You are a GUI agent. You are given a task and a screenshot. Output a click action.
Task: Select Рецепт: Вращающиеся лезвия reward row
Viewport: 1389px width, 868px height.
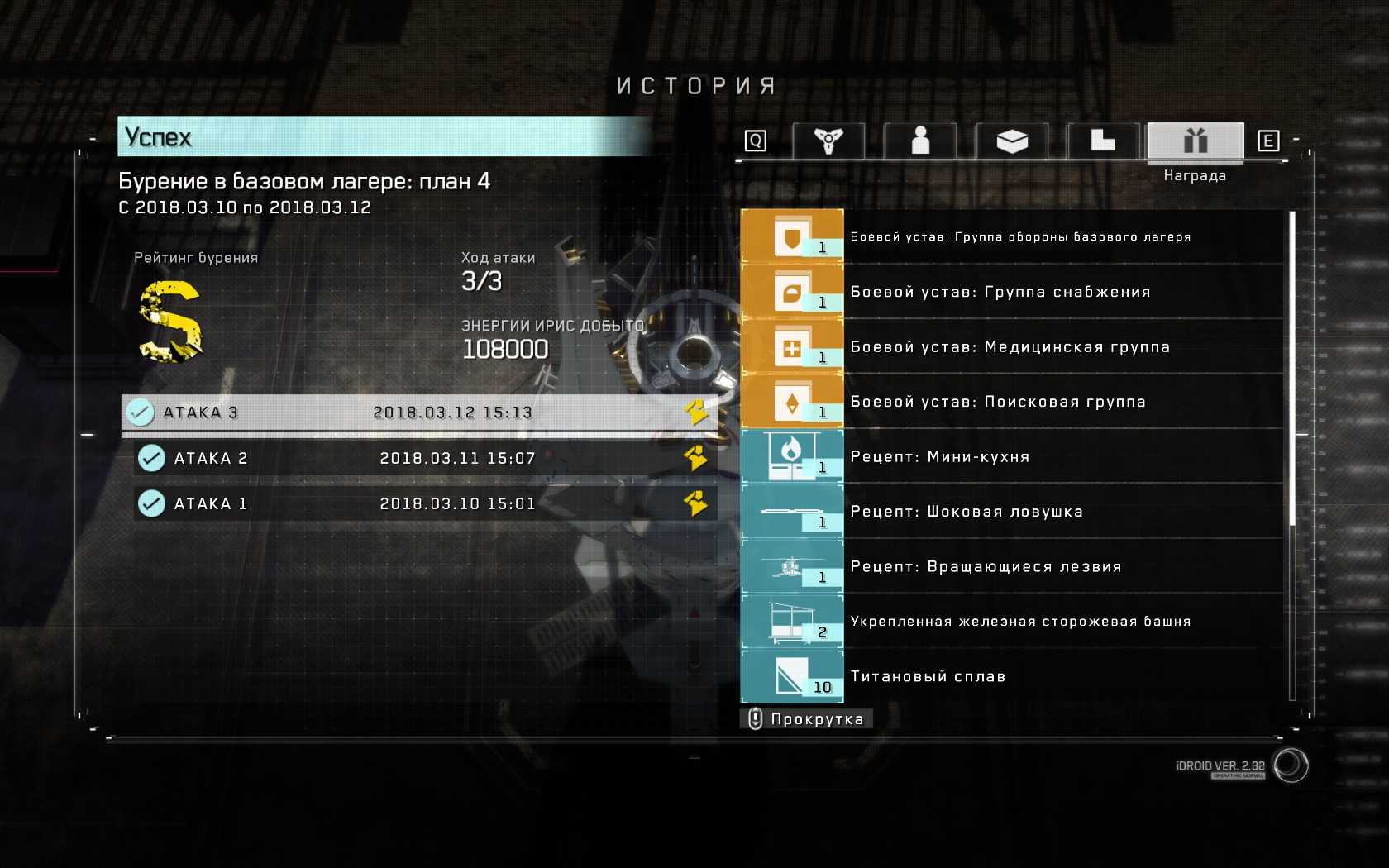click(1013, 567)
